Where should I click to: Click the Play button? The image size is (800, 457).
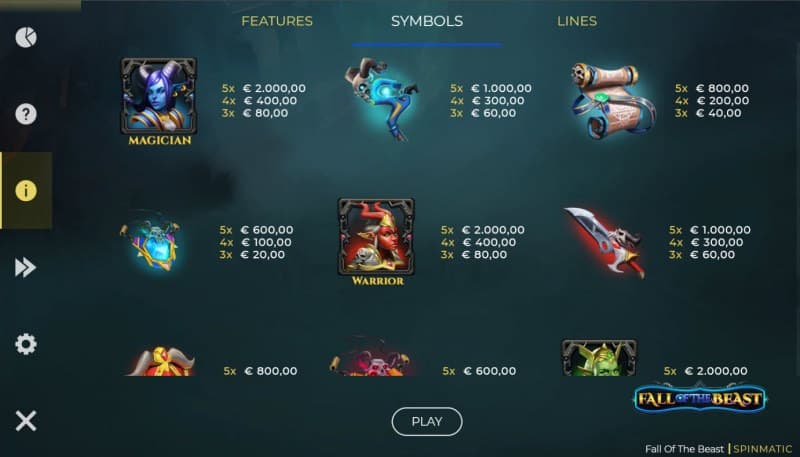click(x=426, y=421)
